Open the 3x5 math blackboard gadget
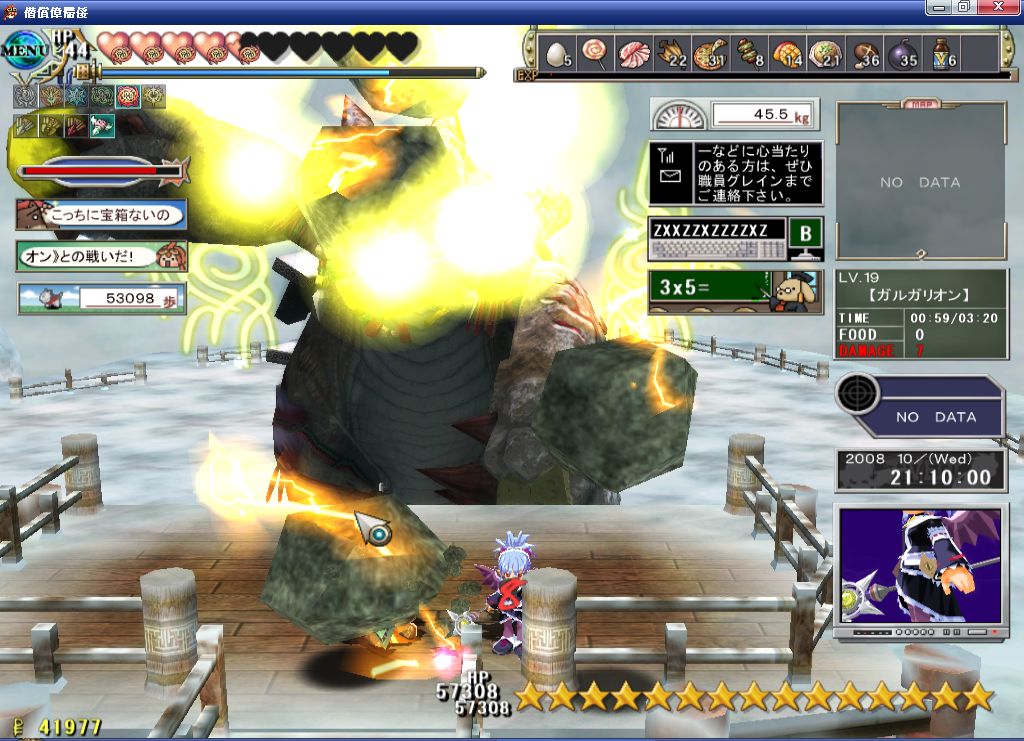 [734, 292]
